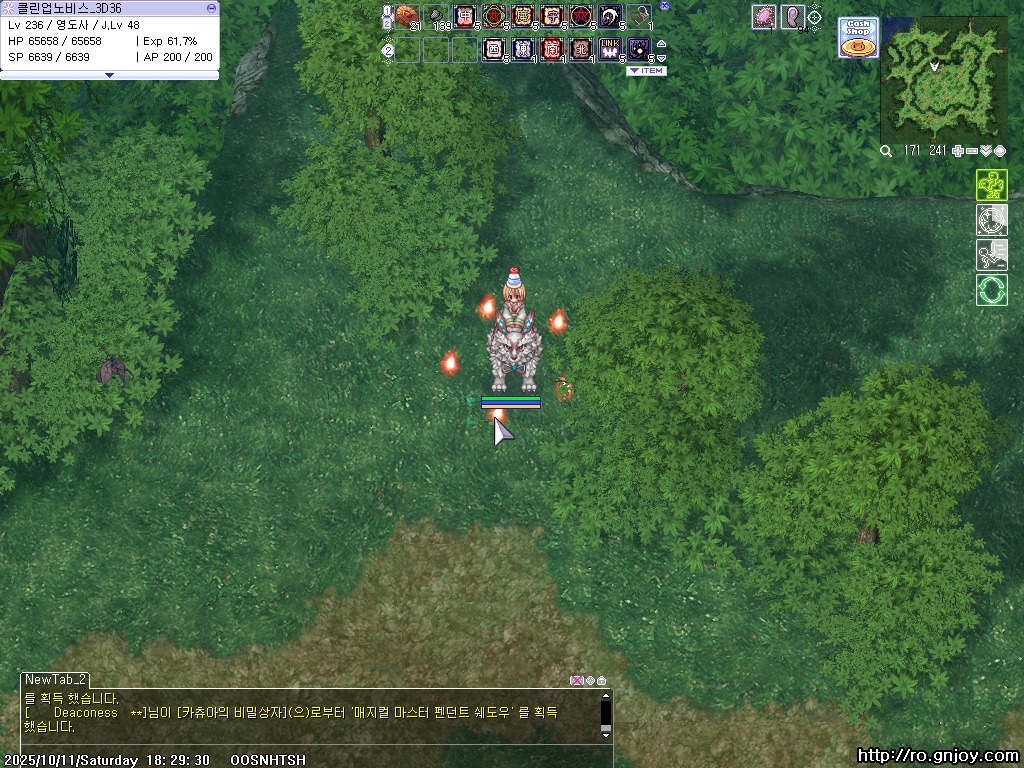Cast the 西 (west) talisman skill
Viewport: 1024px width, 768px height.
click(493, 48)
